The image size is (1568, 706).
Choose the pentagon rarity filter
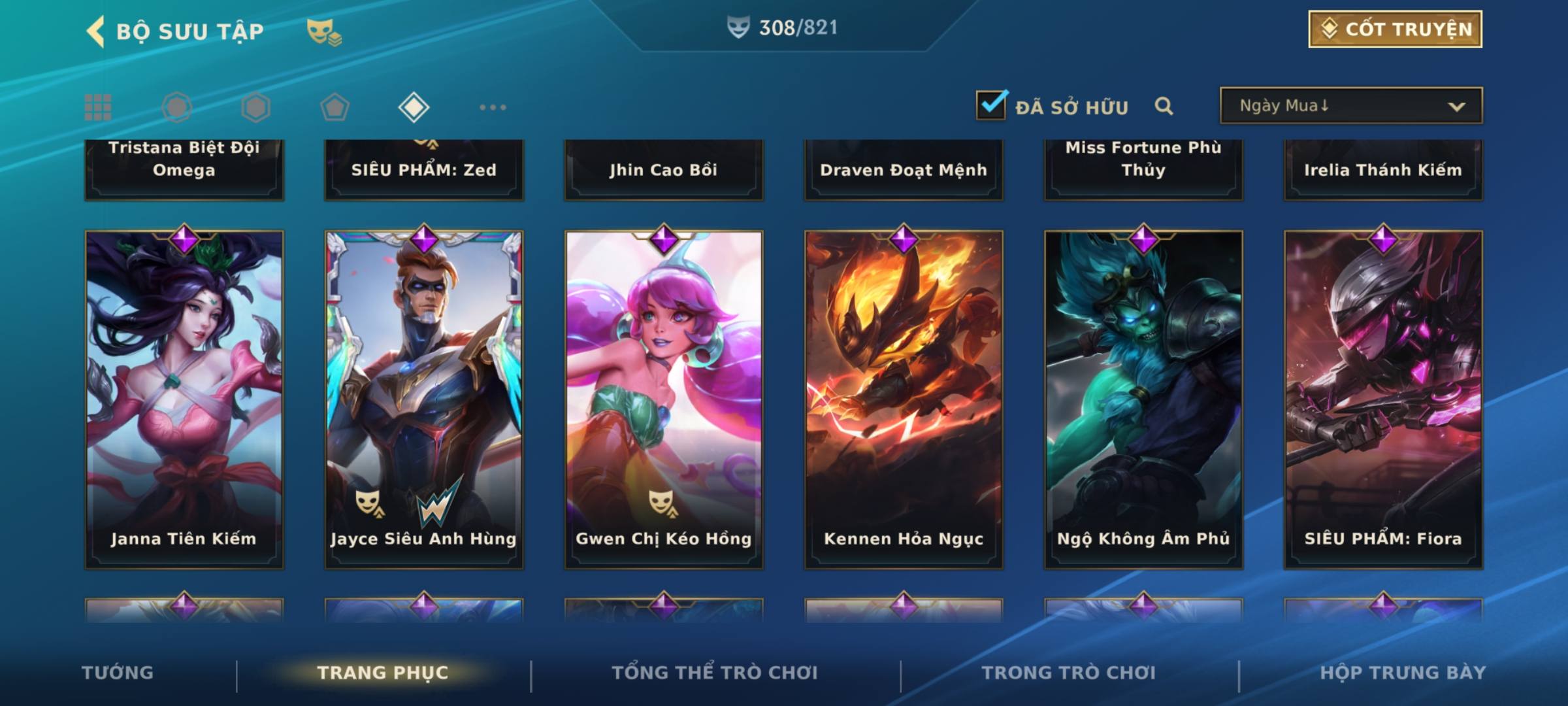click(335, 107)
